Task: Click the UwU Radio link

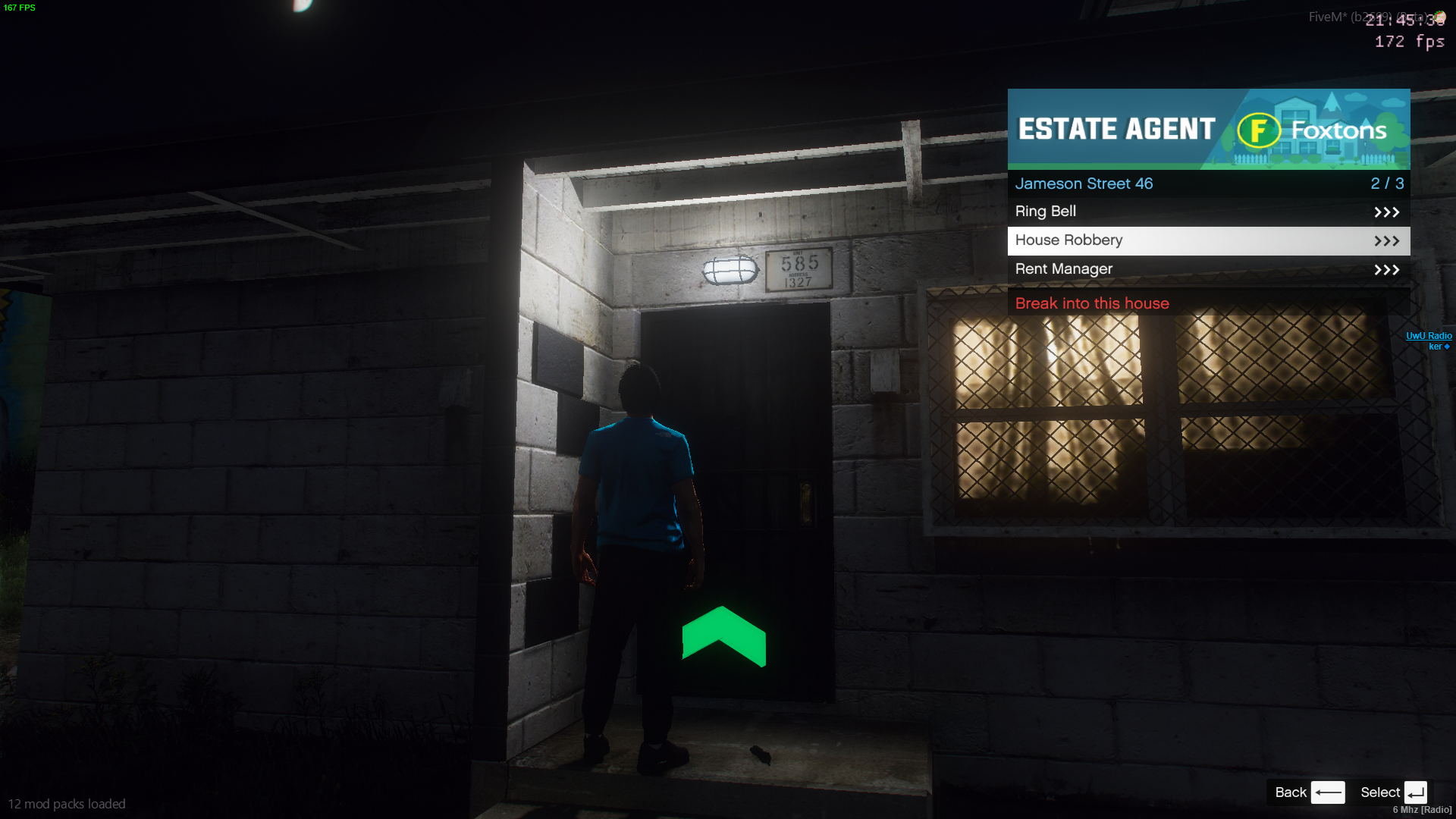Action: pyautogui.click(x=1428, y=336)
